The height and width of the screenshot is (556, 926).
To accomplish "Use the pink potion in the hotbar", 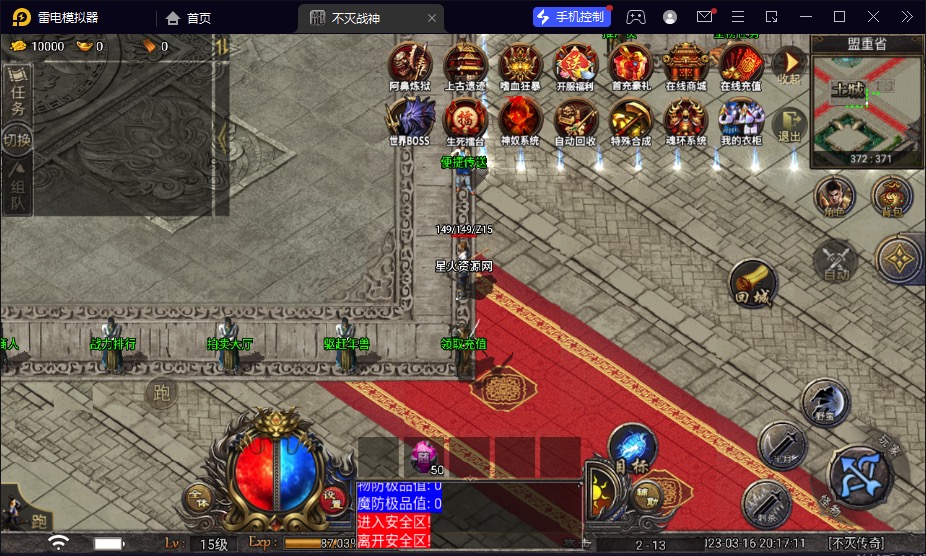I will (424, 456).
